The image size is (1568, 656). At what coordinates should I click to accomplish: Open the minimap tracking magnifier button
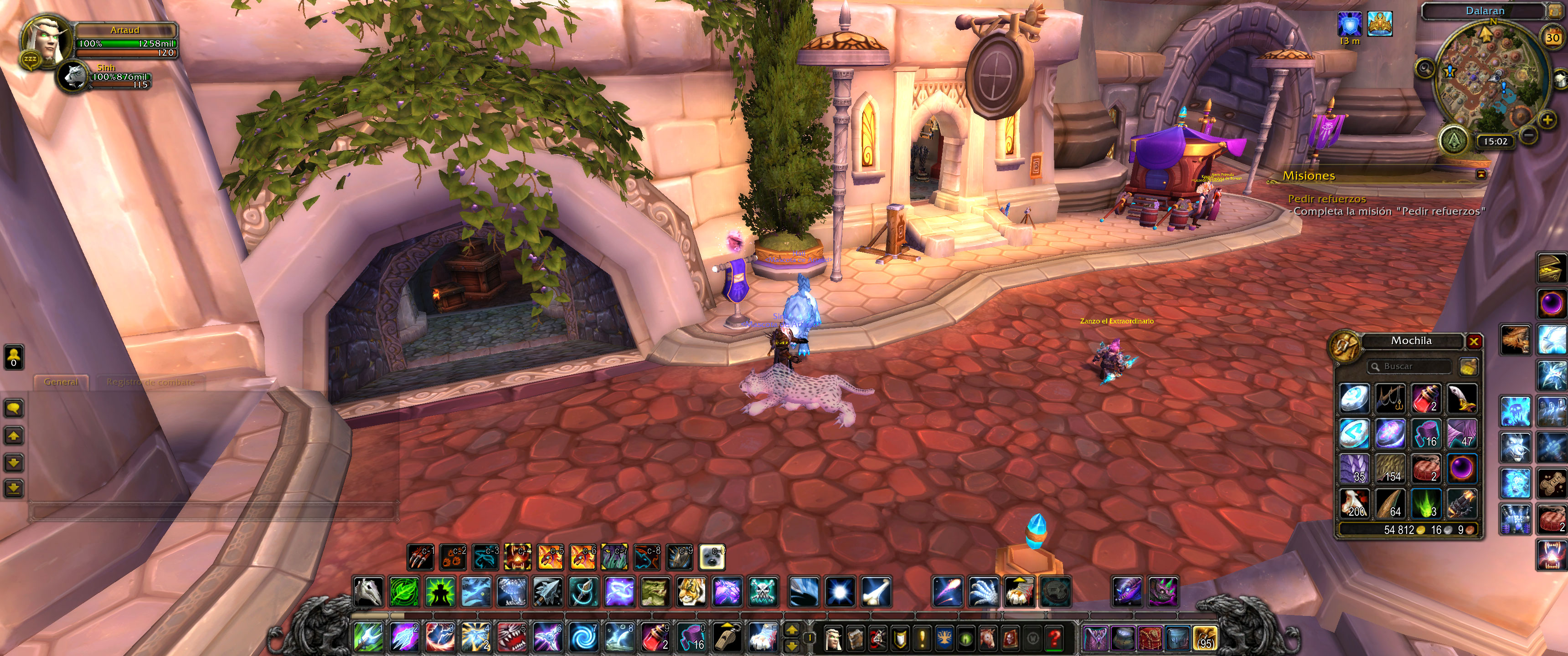pos(1425,67)
